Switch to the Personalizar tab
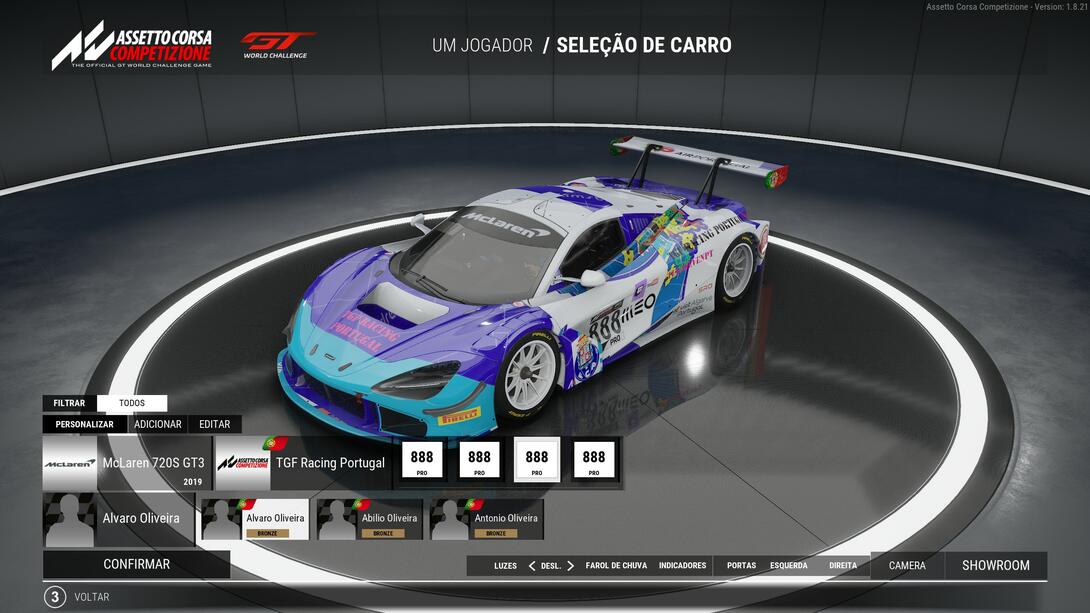The width and height of the screenshot is (1090, 613). tap(84, 424)
